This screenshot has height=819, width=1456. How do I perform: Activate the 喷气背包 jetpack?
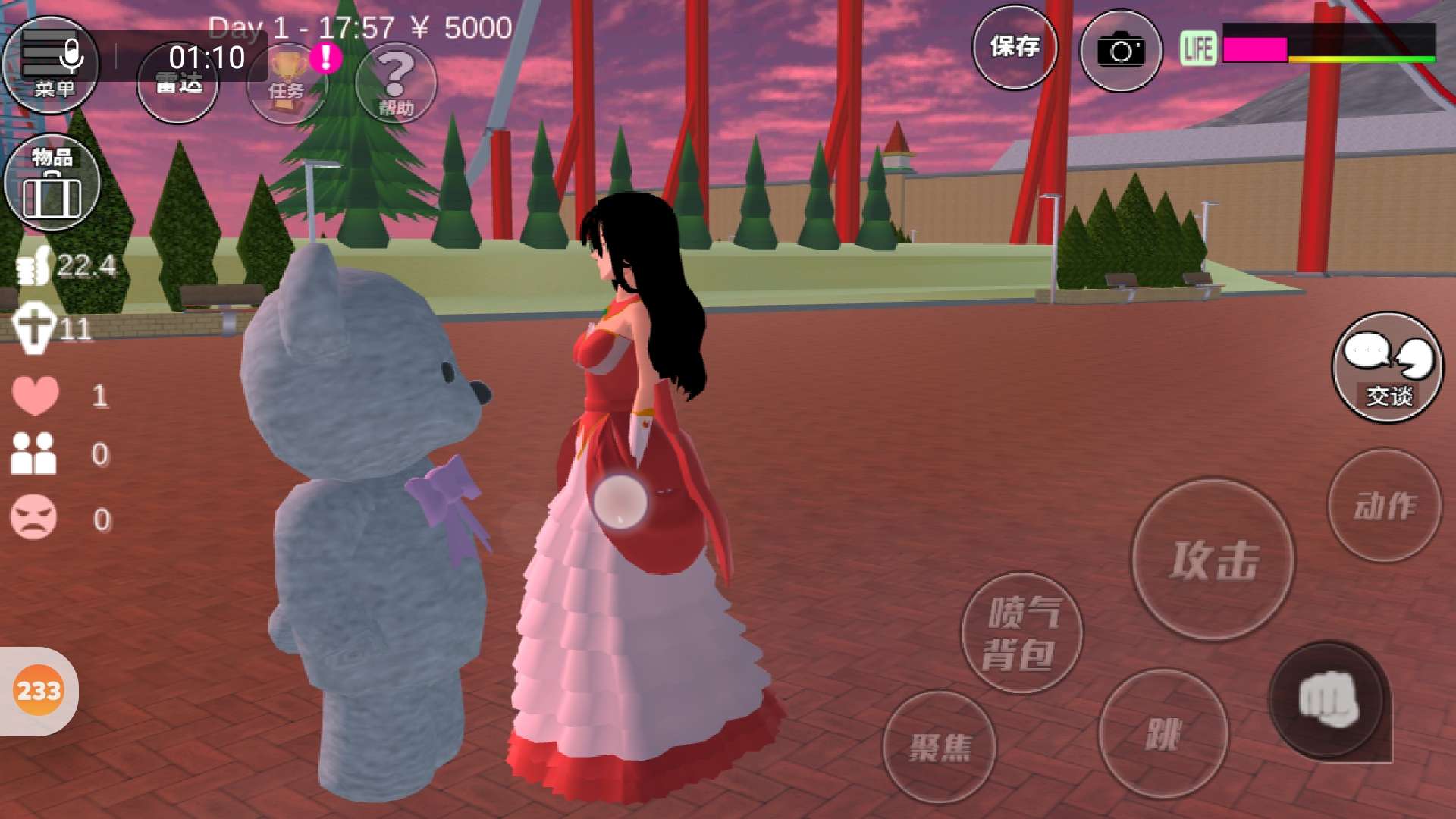1021,632
